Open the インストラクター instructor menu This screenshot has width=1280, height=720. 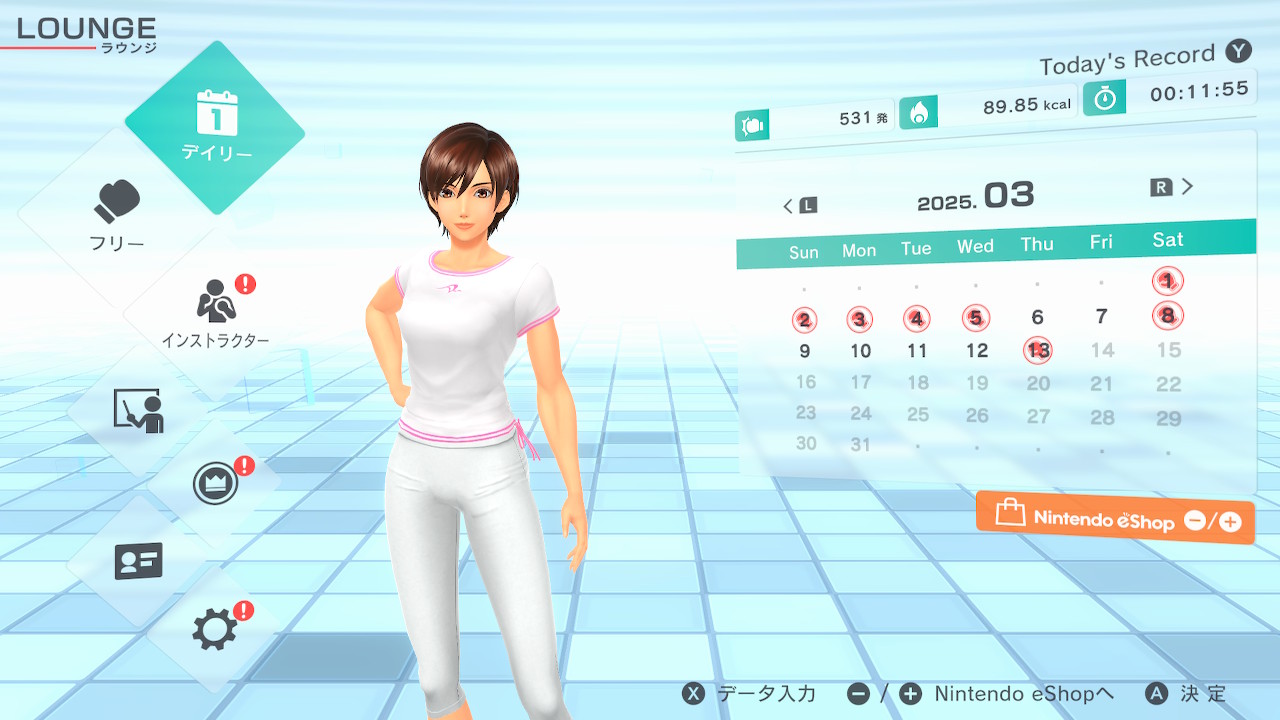point(215,312)
